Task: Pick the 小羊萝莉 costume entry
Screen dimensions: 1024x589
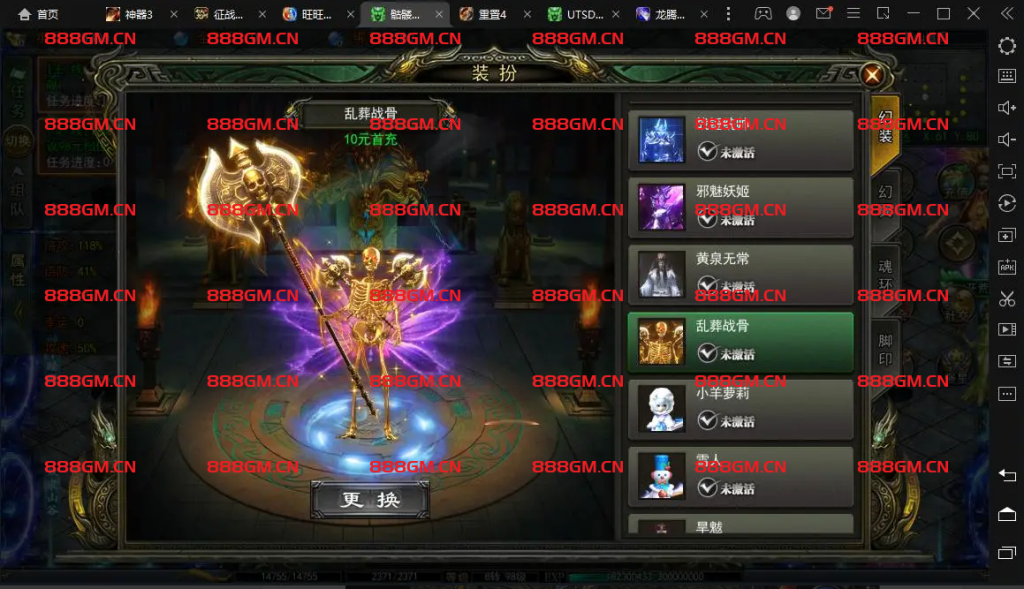Action: point(740,409)
